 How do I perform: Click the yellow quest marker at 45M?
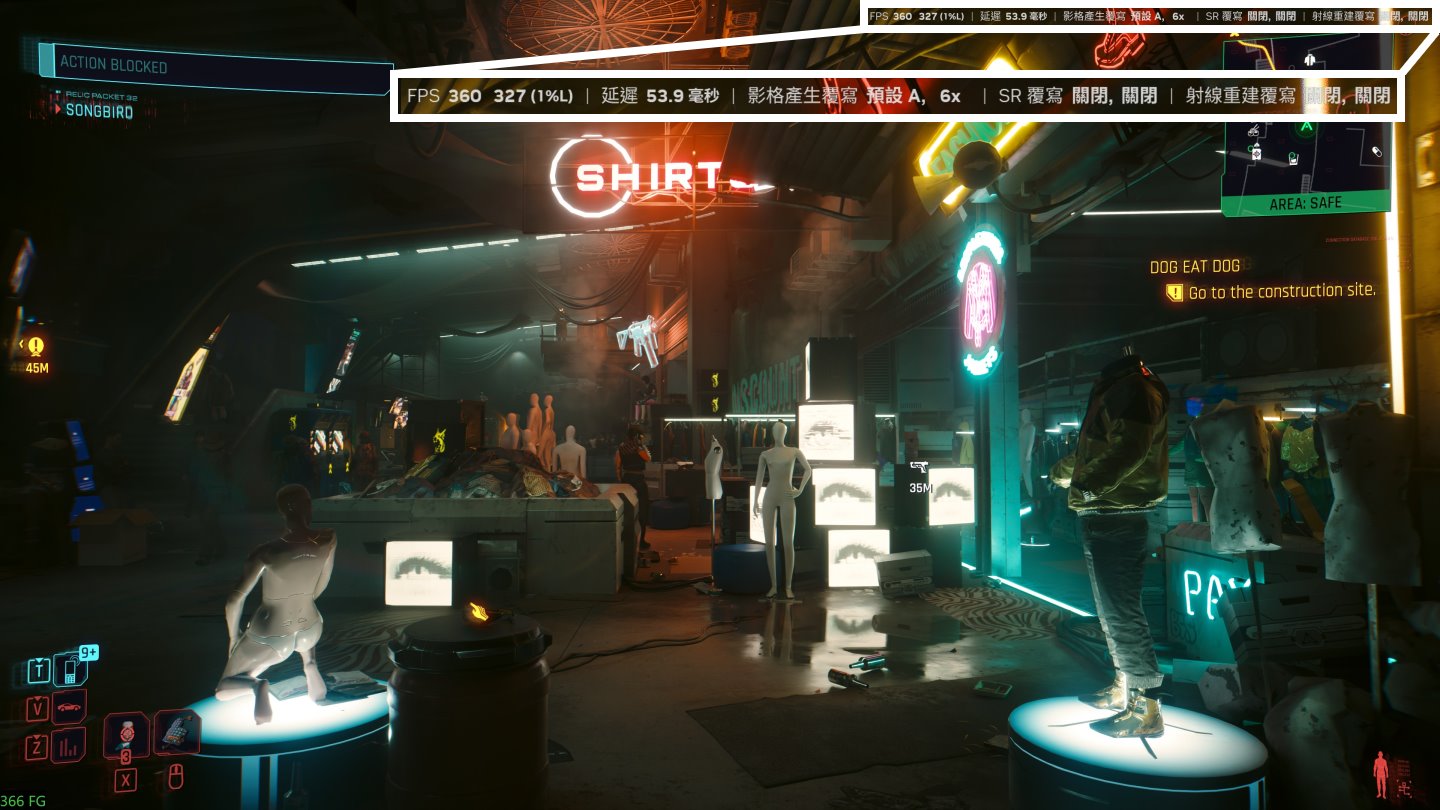pos(37,348)
